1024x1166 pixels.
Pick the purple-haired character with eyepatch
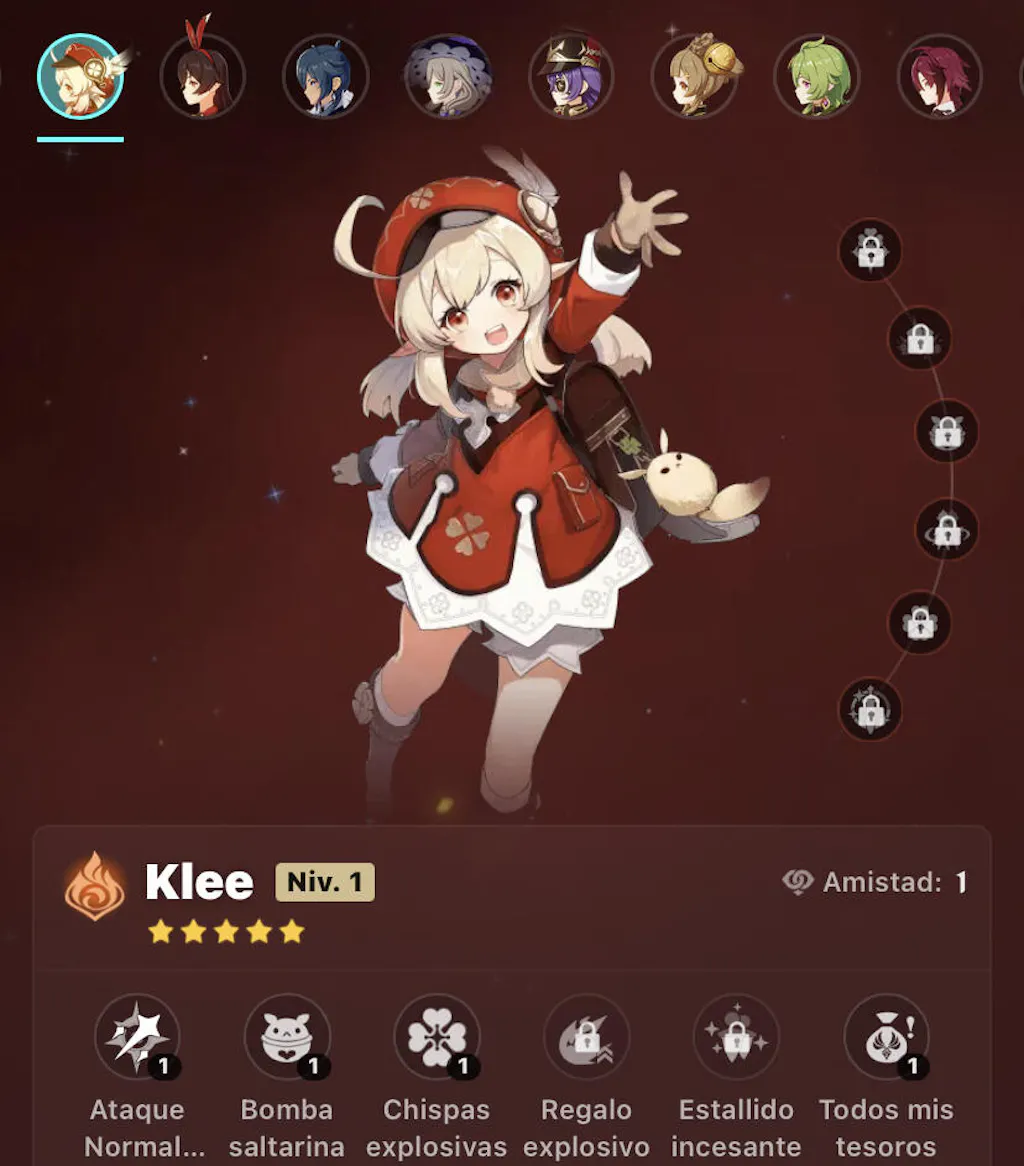point(571,77)
